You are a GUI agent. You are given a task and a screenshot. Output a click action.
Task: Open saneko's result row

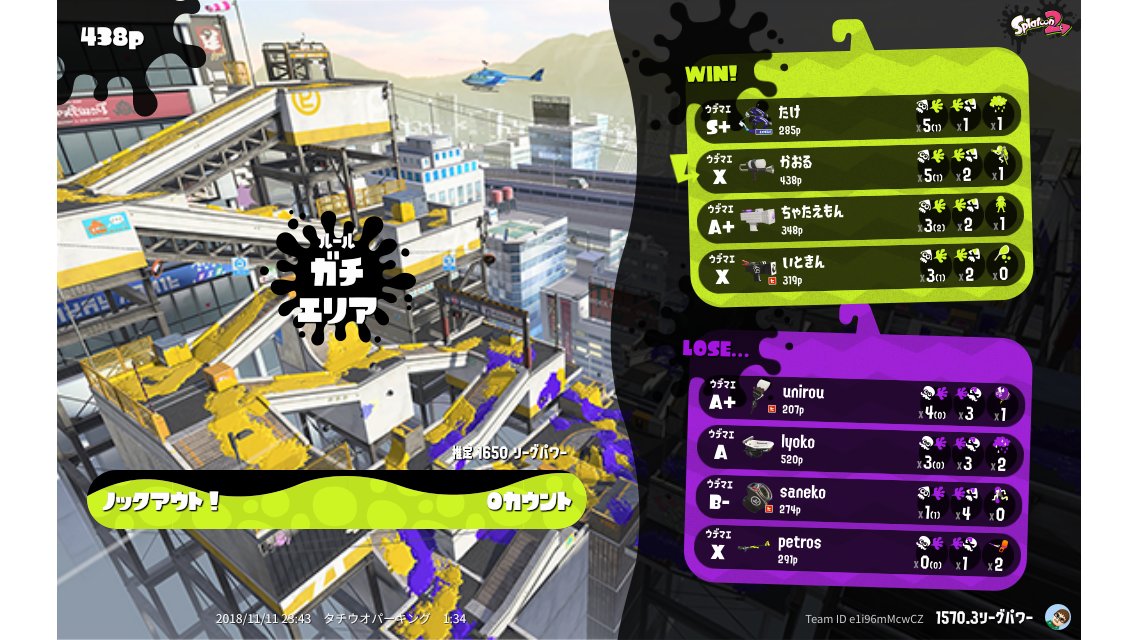(858, 499)
